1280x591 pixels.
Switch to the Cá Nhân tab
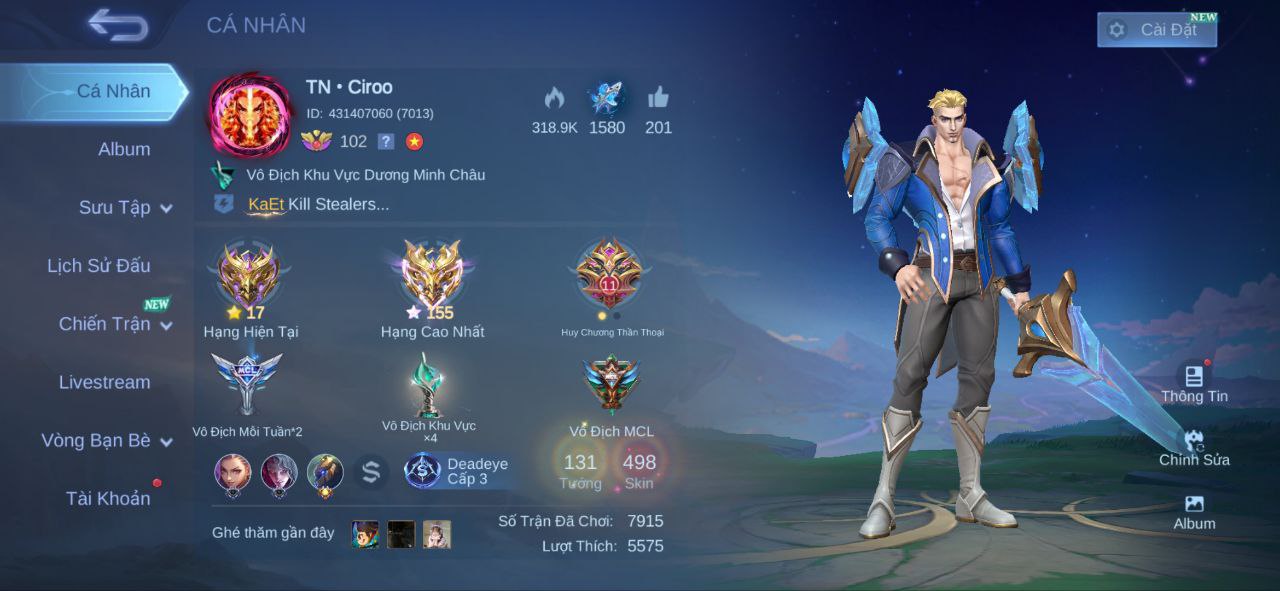pyautogui.click(x=113, y=91)
